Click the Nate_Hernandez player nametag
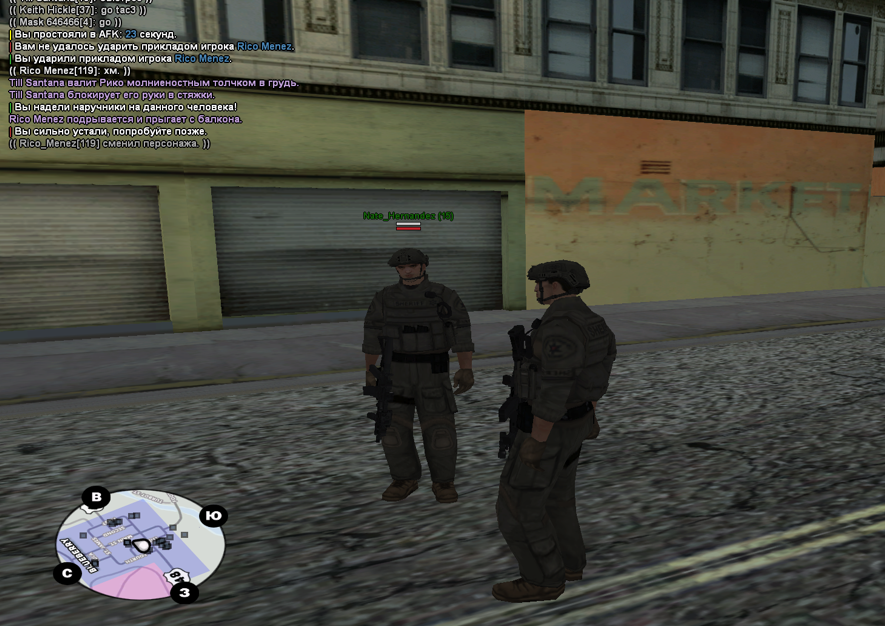This screenshot has width=885, height=626. (408, 216)
